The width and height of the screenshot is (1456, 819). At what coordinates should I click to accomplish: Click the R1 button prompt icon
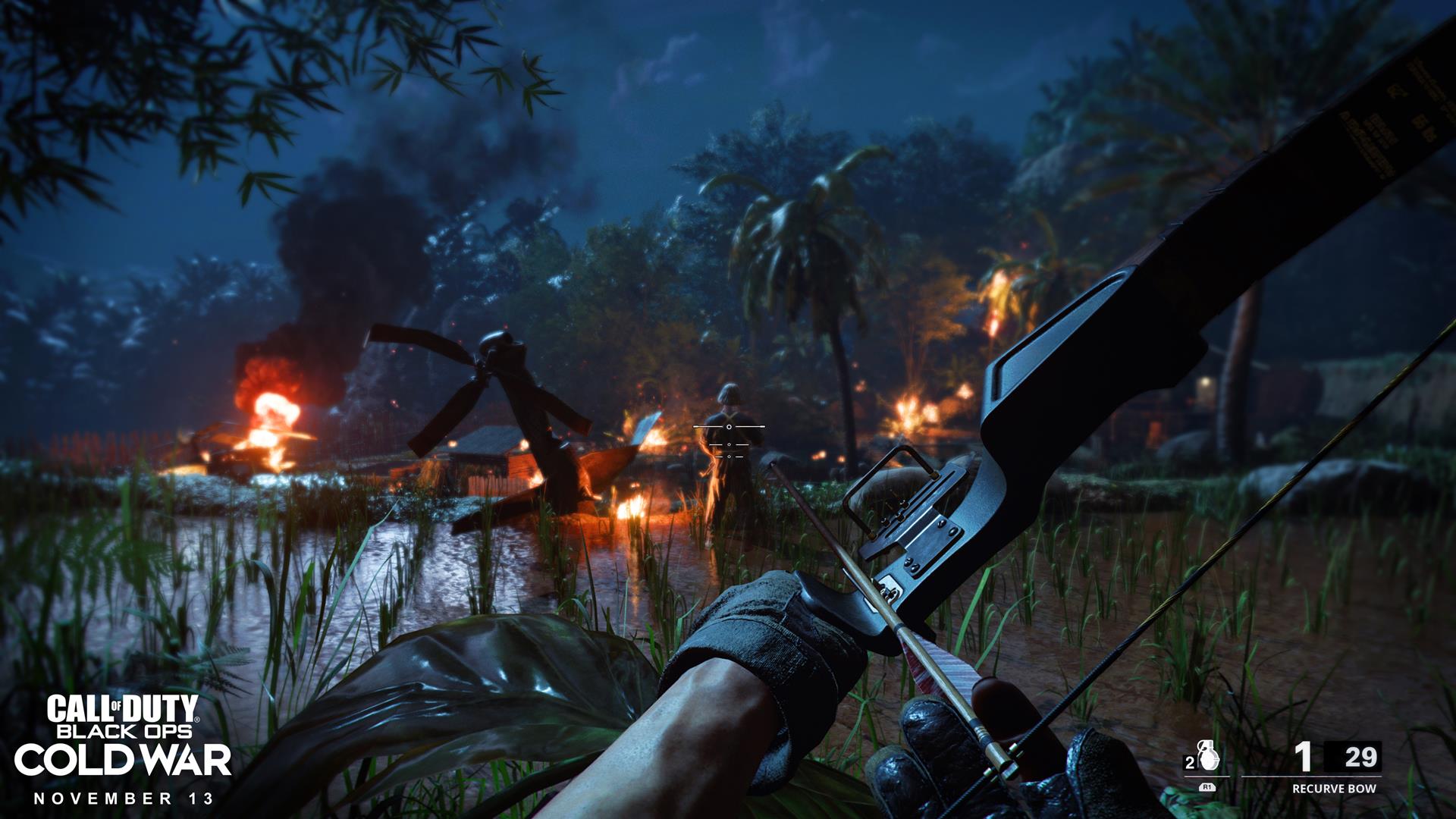tap(1207, 788)
